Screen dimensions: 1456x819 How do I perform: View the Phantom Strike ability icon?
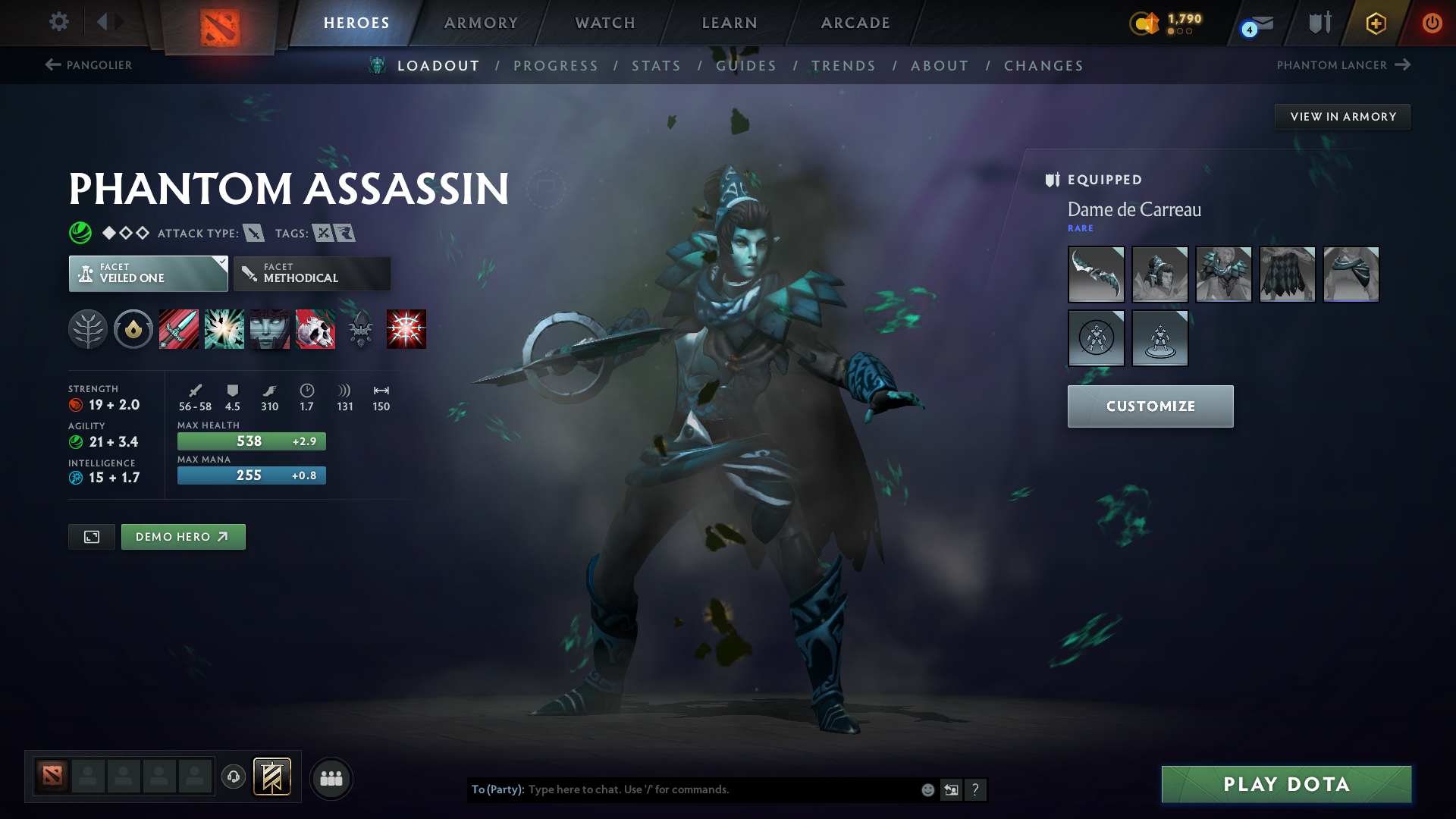224,329
